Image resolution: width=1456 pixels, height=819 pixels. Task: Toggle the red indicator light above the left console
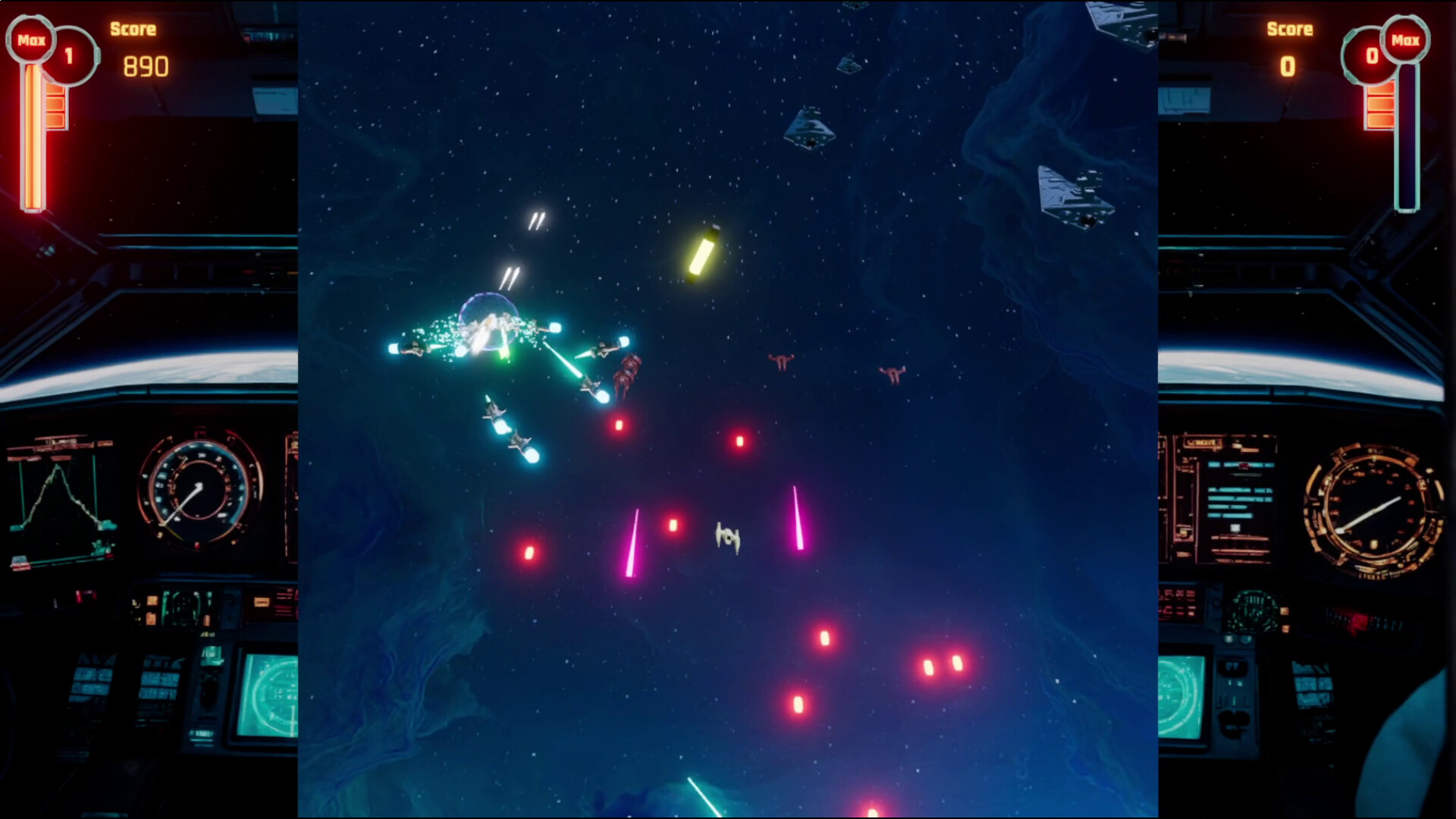83,598
